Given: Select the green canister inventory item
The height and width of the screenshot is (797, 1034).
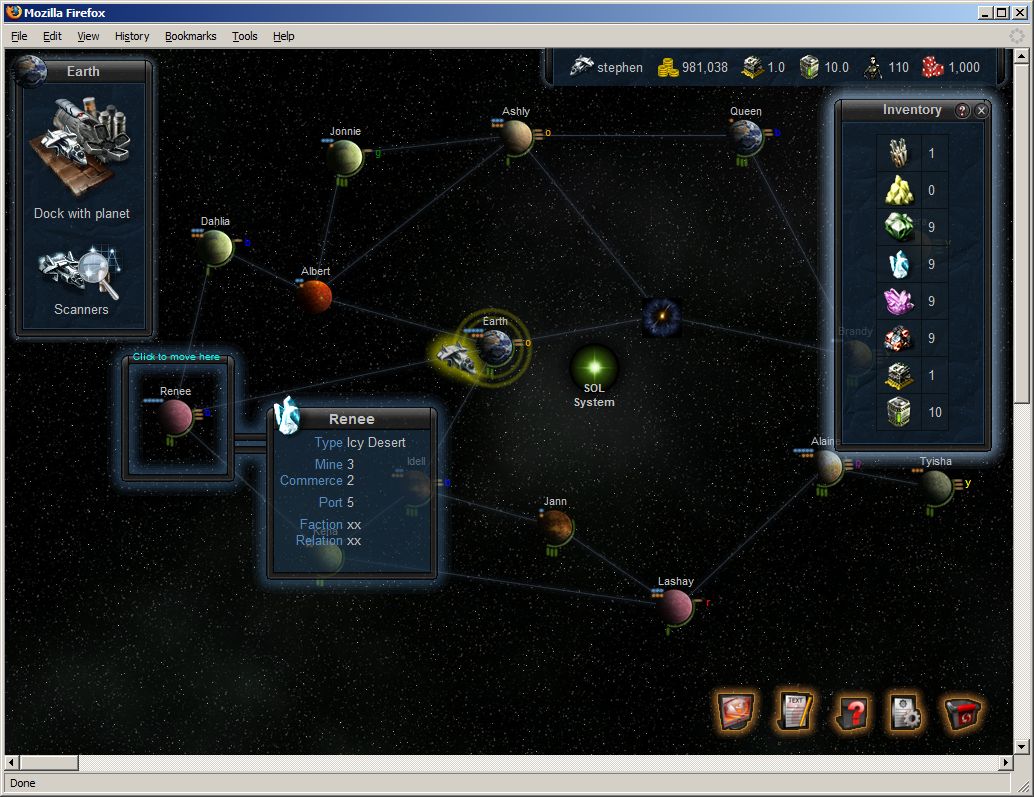Looking at the screenshot, I should (x=899, y=412).
